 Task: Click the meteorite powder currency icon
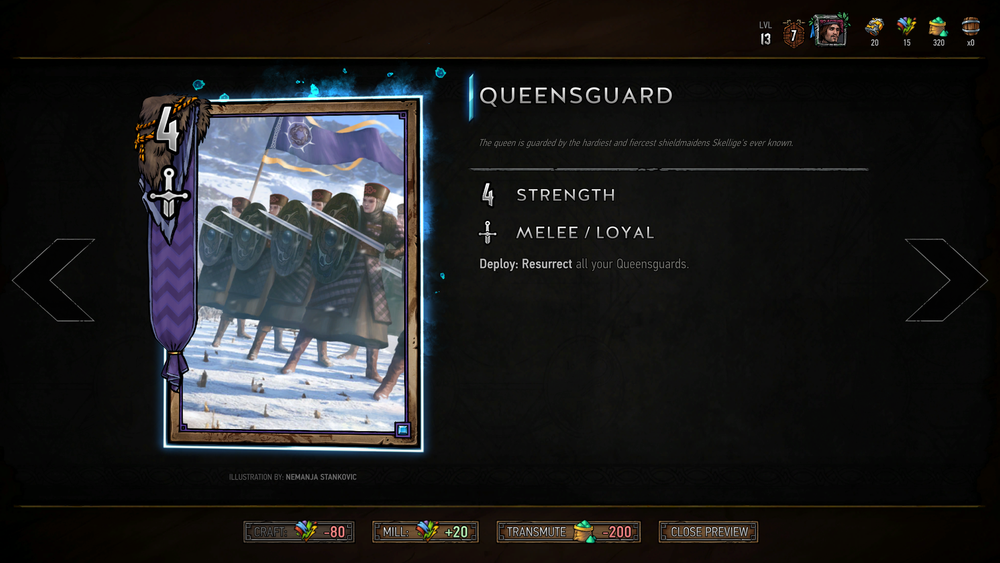(938, 27)
